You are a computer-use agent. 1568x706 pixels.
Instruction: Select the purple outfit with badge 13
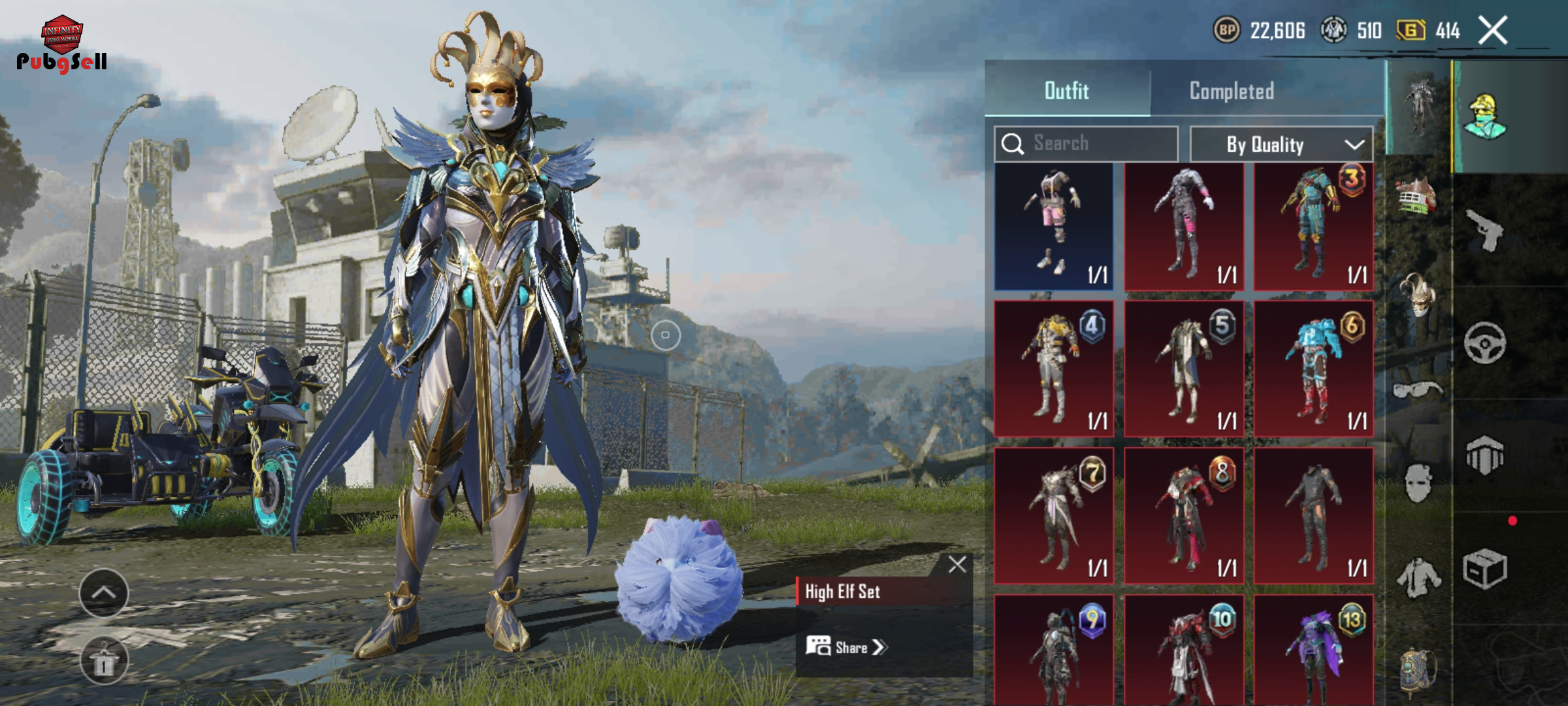(x=1313, y=650)
